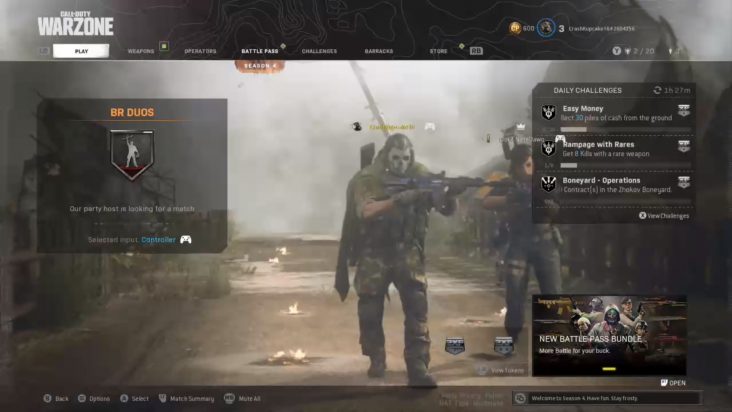Open the New Battle Pass Bundle banner
The width and height of the screenshot is (732, 412).
609,335
